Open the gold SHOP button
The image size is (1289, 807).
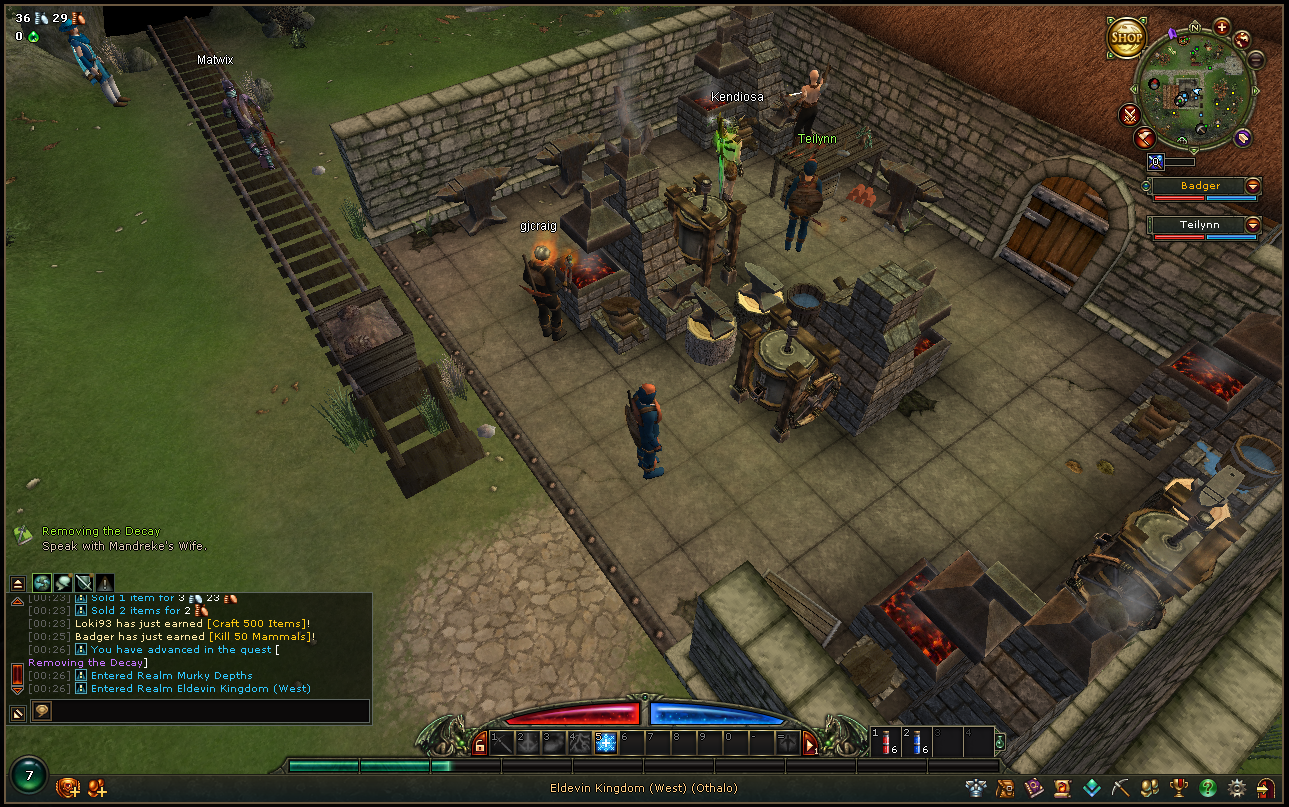1126,38
